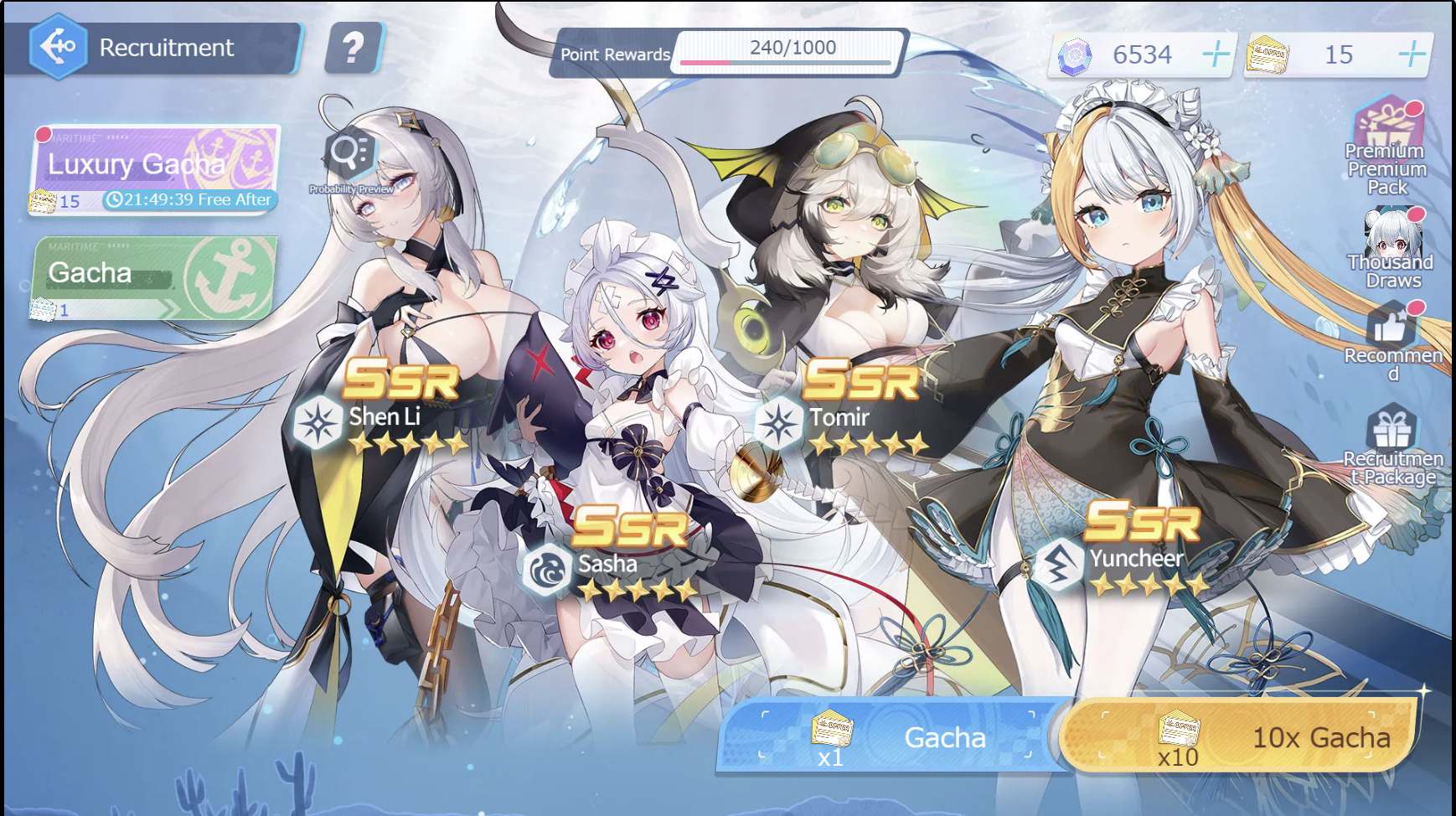Go back using the Recruitment arrow button

pos(58,47)
